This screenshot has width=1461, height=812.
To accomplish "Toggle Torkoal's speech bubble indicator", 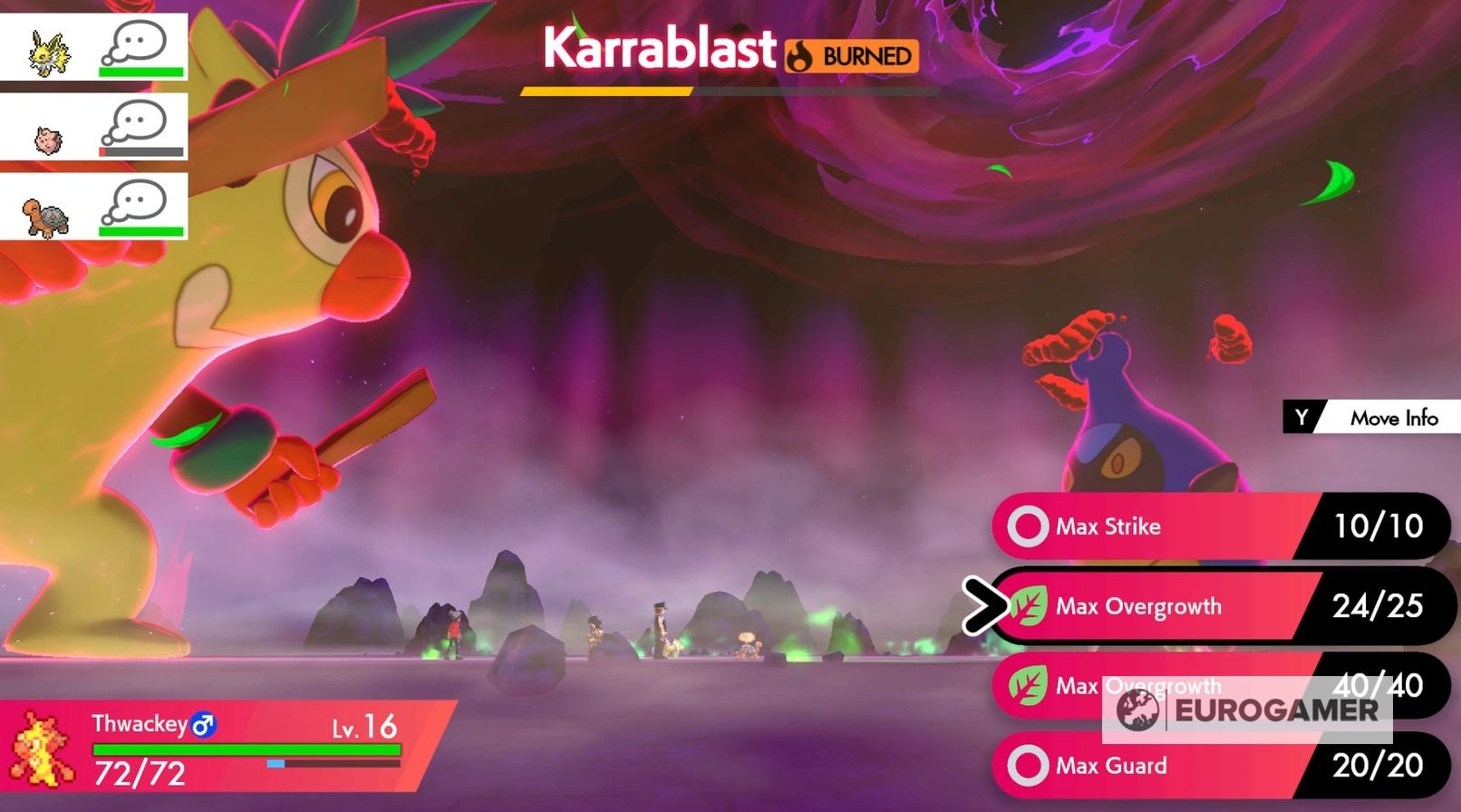I will (x=136, y=201).
